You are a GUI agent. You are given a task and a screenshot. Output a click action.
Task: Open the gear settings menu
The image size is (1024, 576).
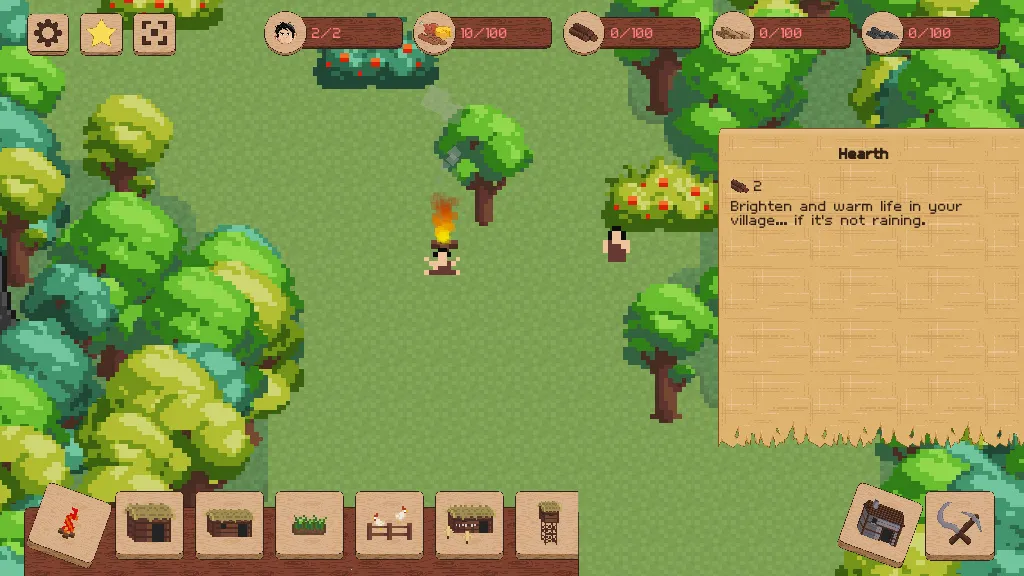click(48, 34)
